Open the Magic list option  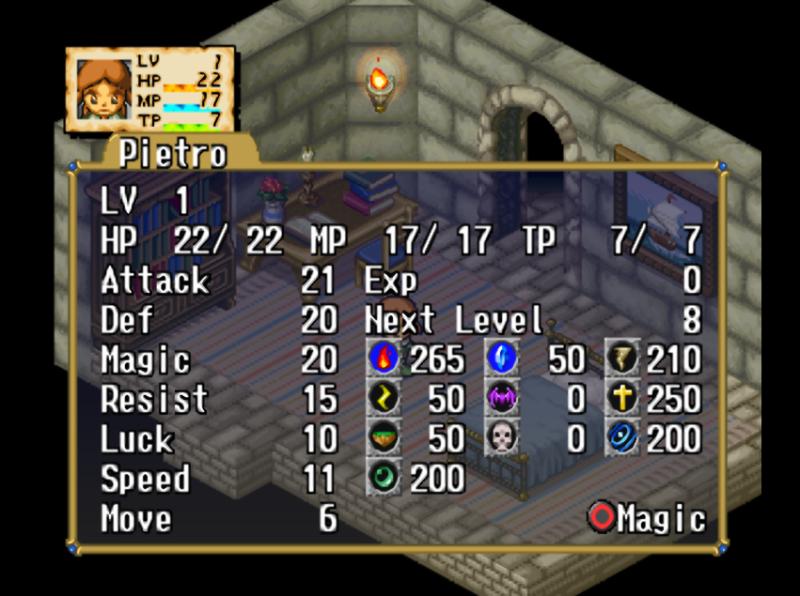[x=647, y=518]
